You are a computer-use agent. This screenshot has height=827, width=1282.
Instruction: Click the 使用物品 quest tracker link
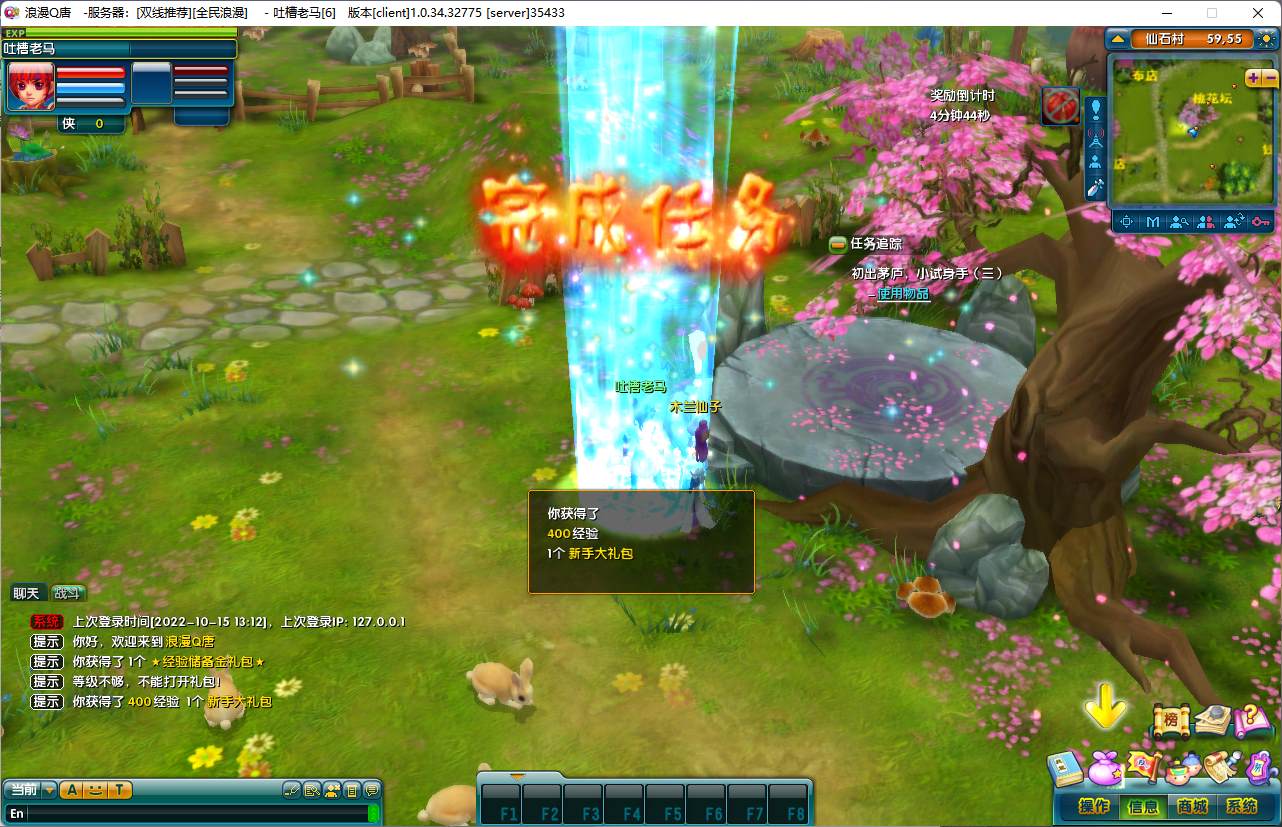point(903,294)
